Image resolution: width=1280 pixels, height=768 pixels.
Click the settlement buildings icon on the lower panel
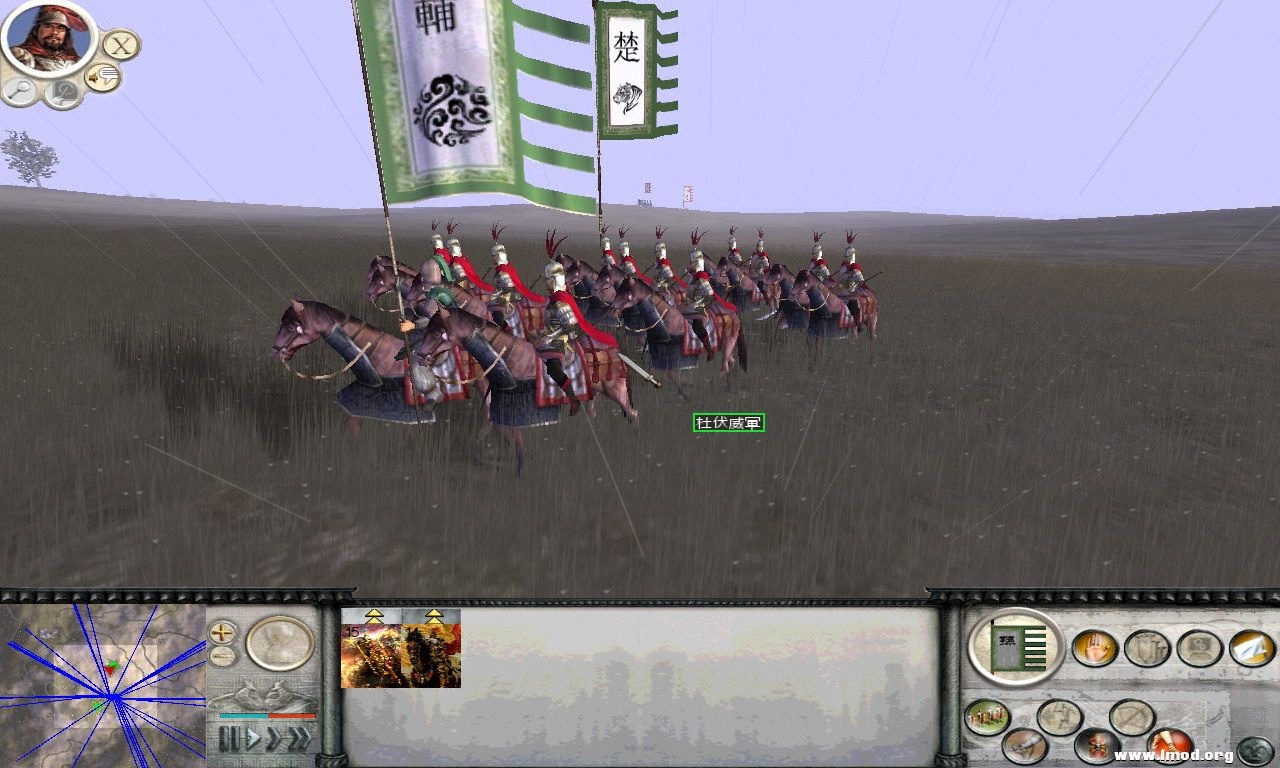(x=985, y=716)
